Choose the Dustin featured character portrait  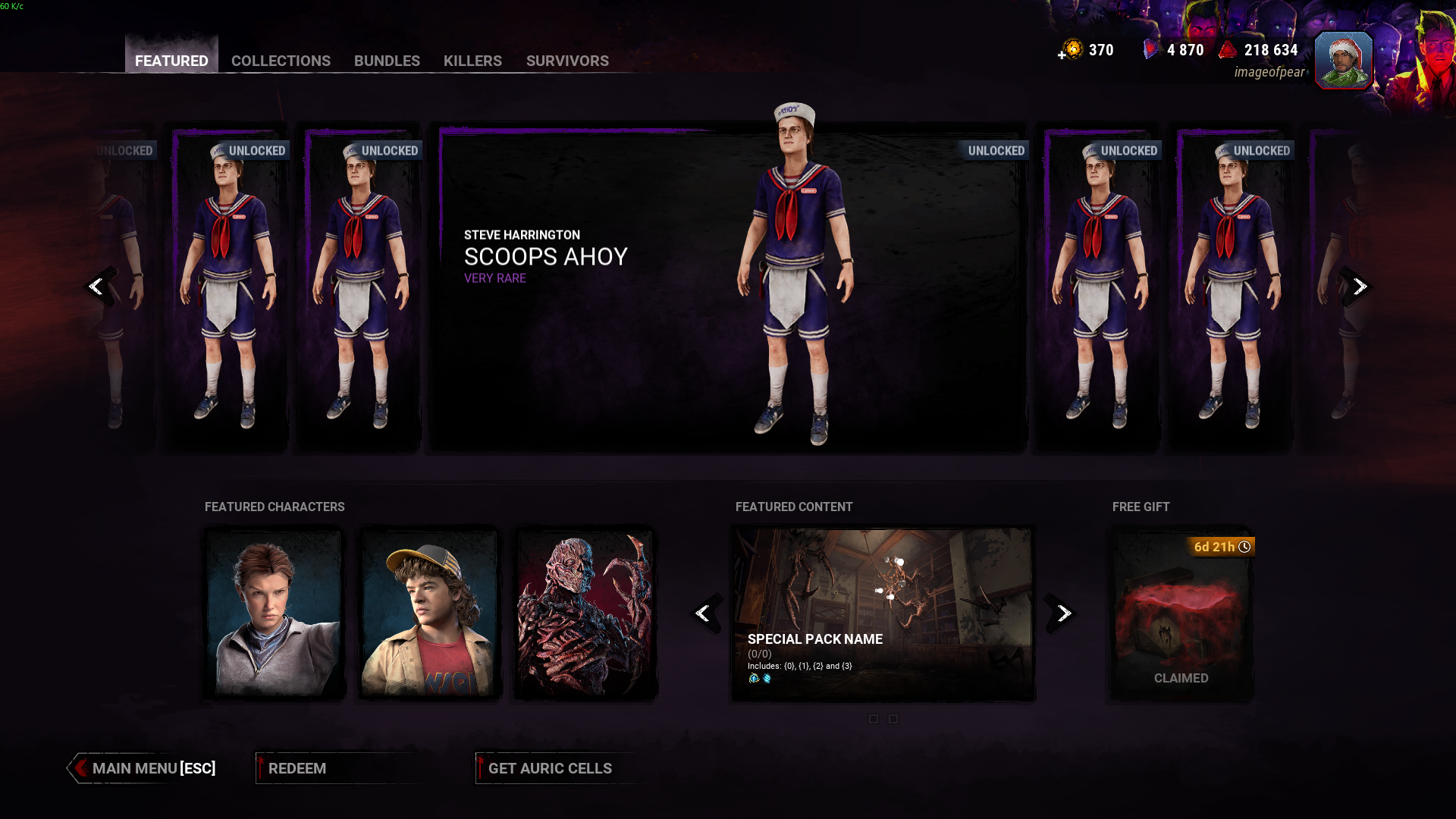click(428, 613)
